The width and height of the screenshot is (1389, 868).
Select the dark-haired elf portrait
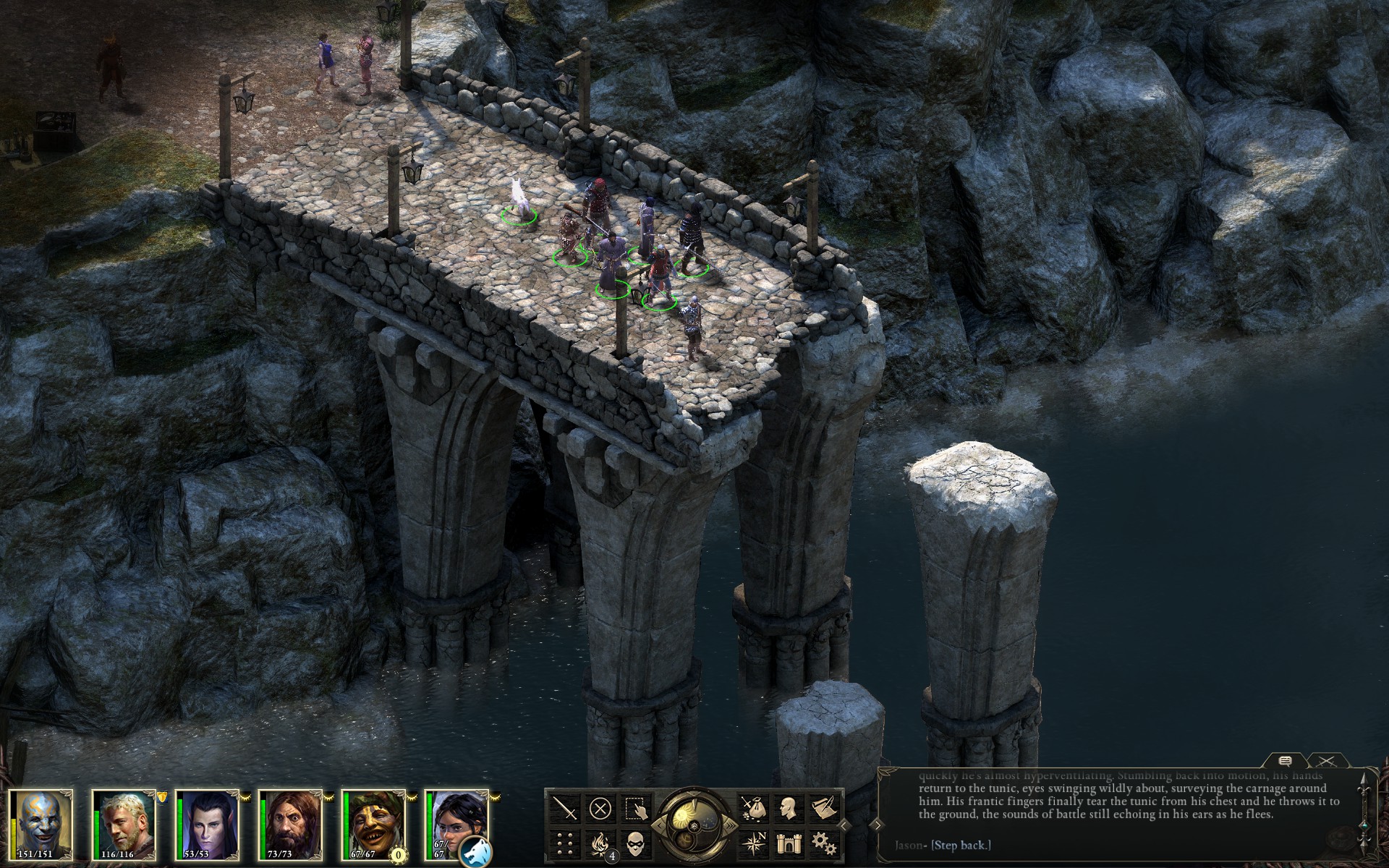point(208,825)
